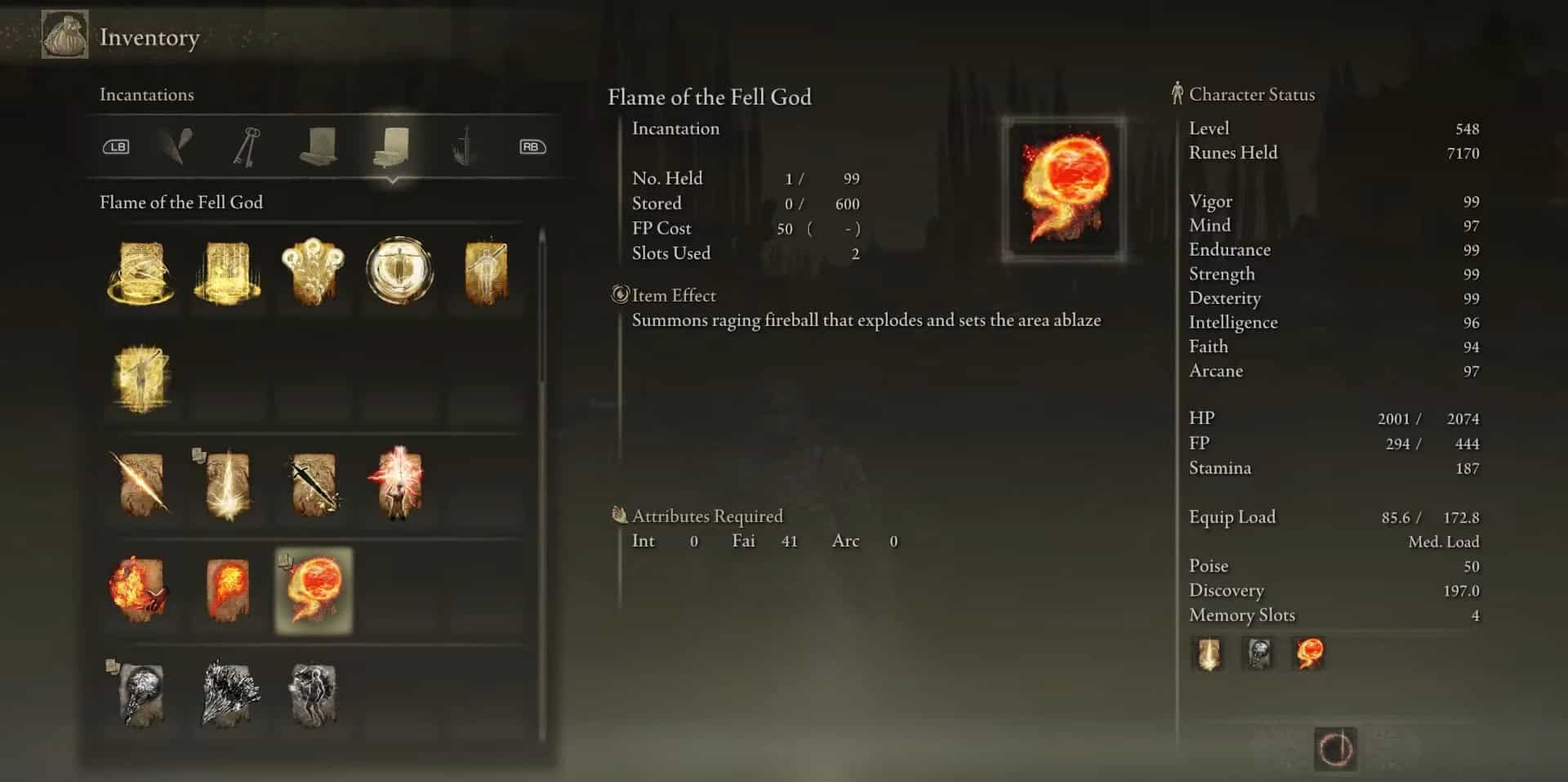
Task: Select the flame-in-hand incantation in the grid
Action: [x=140, y=590]
